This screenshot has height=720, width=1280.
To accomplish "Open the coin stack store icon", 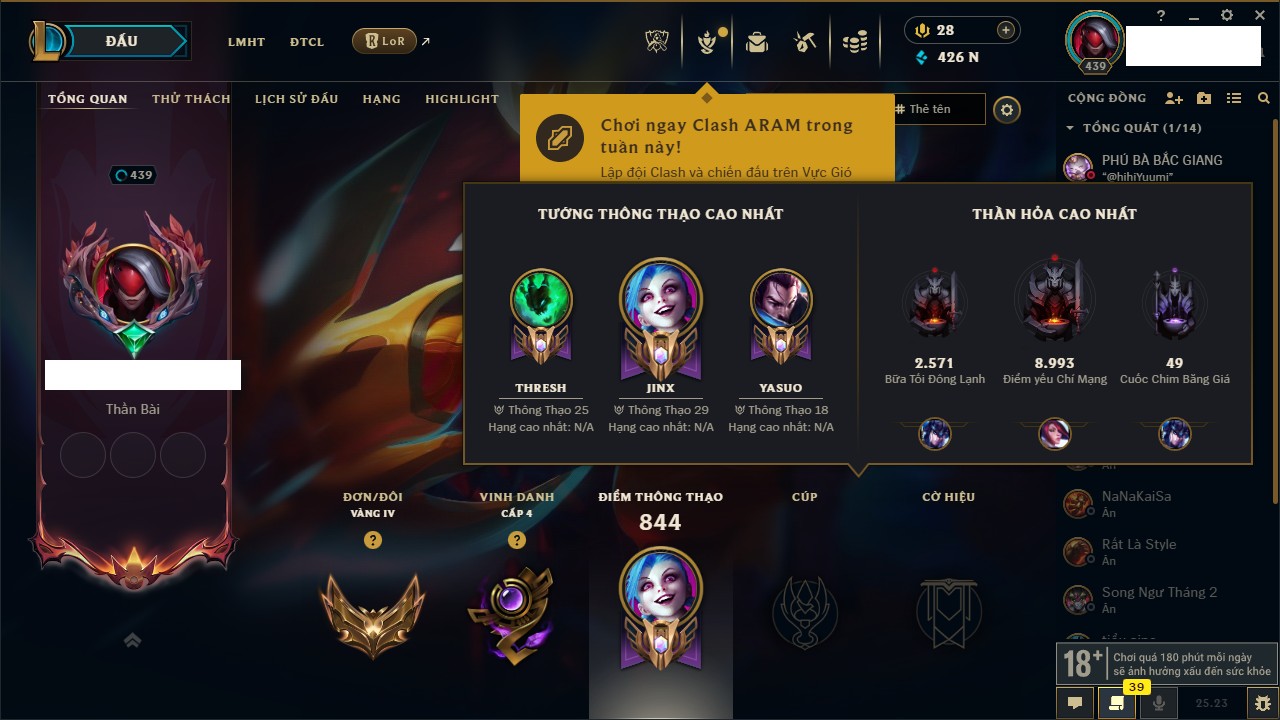I will pyautogui.click(x=854, y=42).
